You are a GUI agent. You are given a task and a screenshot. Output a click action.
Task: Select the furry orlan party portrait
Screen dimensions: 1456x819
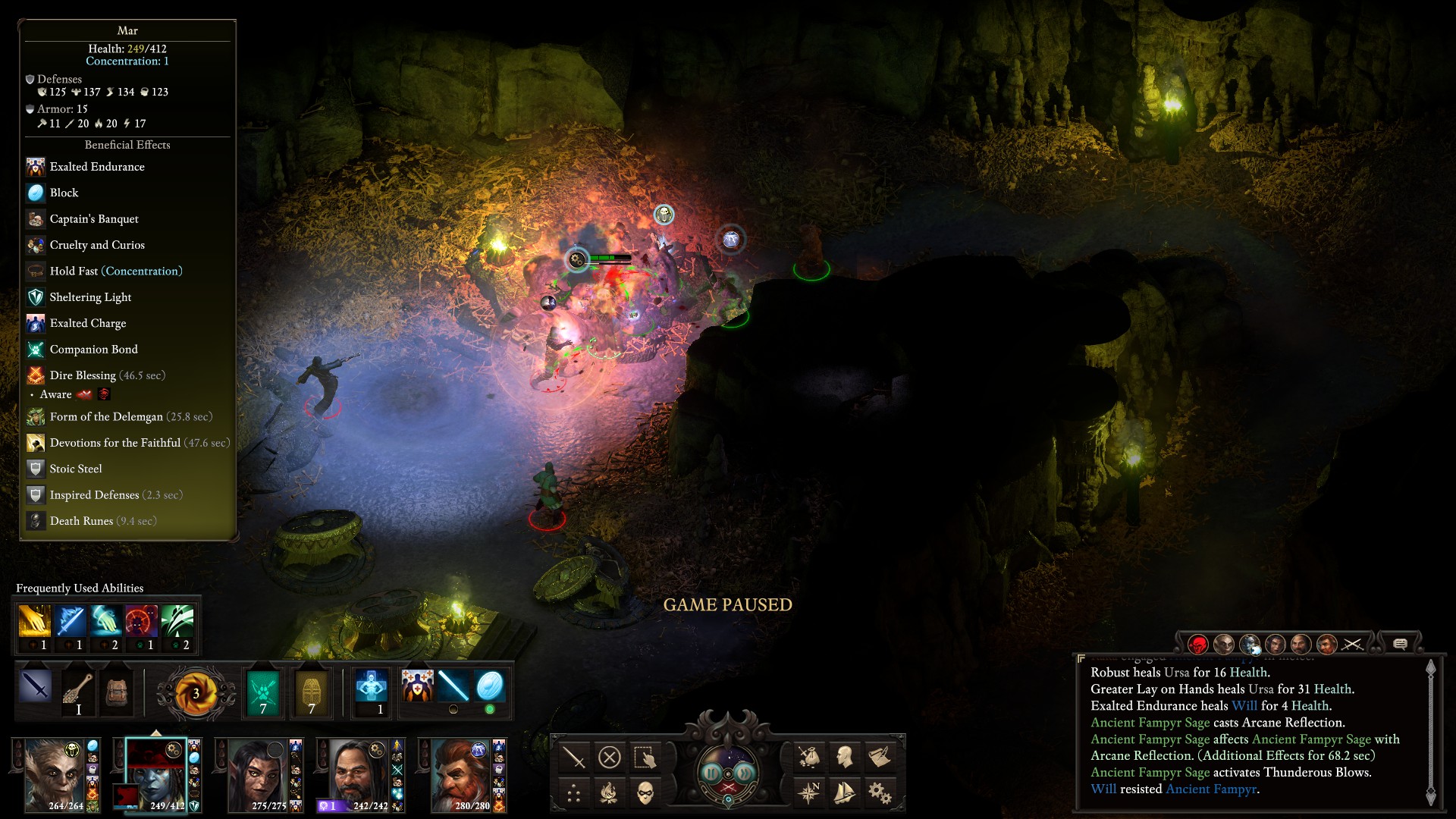pyautogui.click(x=55, y=775)
